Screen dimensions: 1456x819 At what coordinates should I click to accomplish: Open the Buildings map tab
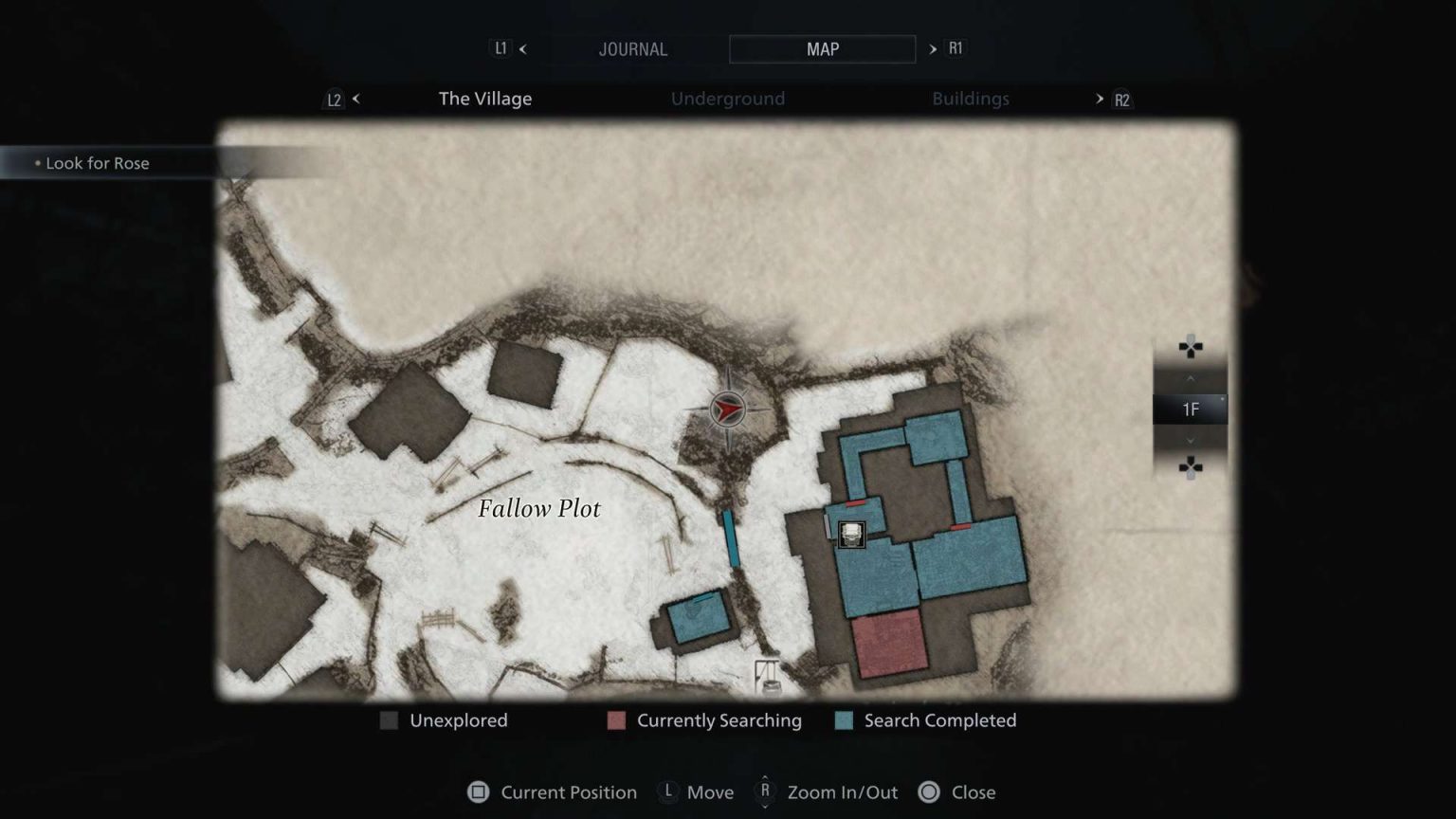971,99
